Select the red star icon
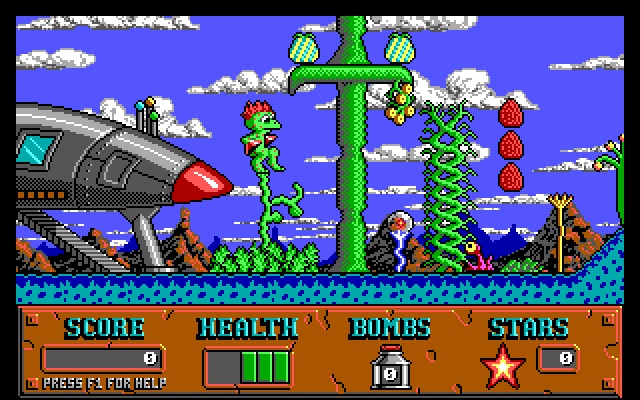This screenshot has height=400, width=640. click(501, 366)
